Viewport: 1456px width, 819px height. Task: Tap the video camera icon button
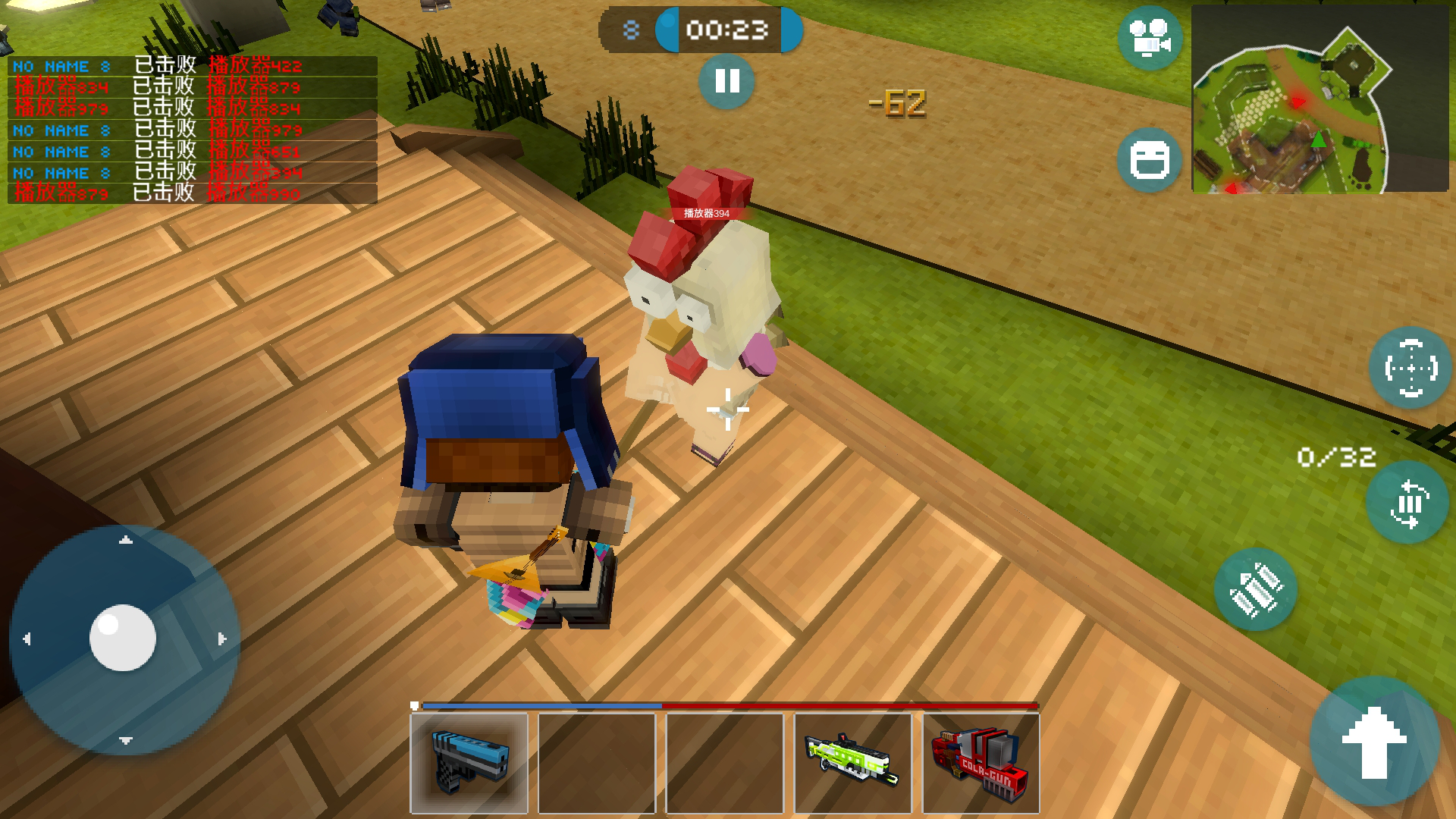click(1150, 38)
